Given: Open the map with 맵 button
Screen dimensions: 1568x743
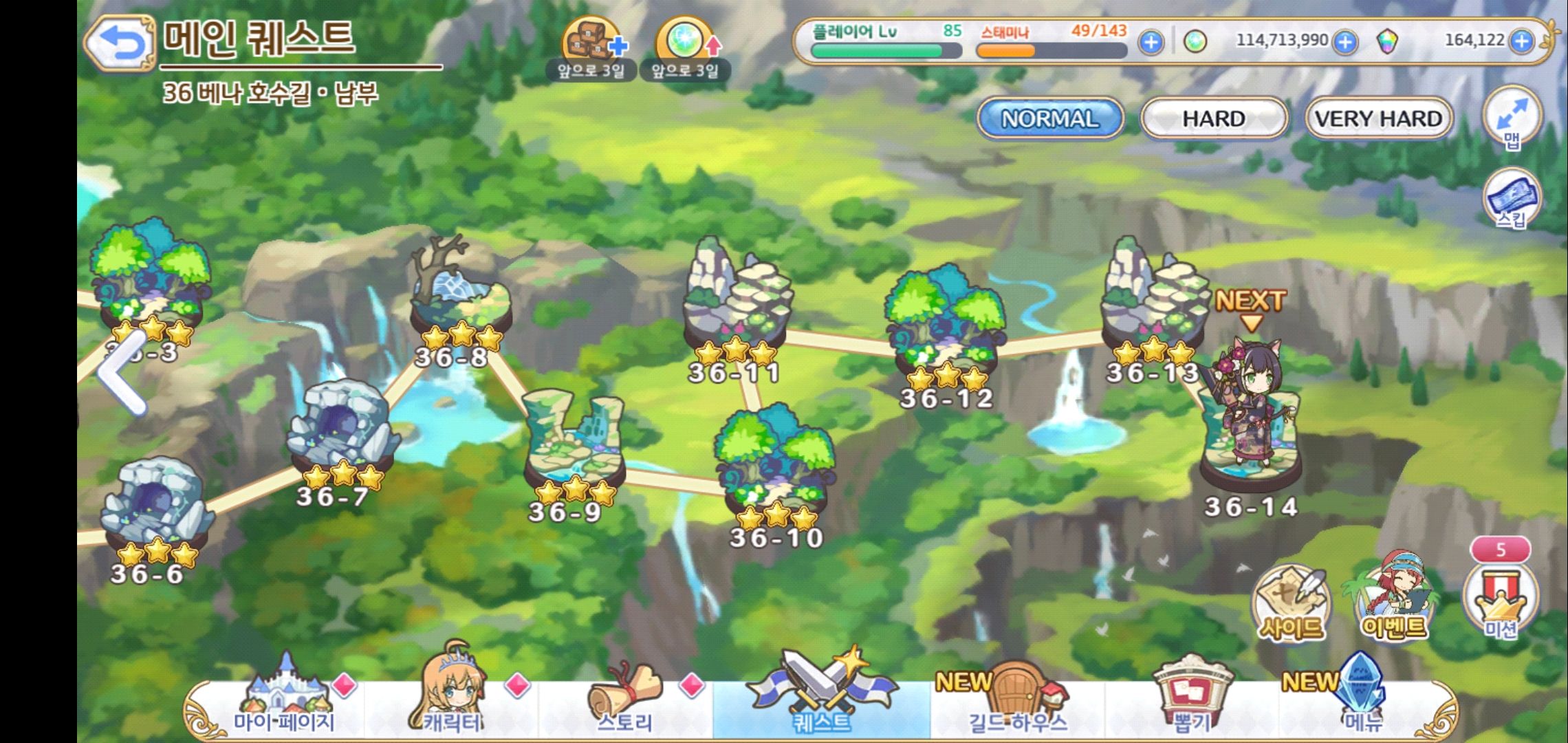Looking at the screenshot, I should click(1512, 118).
